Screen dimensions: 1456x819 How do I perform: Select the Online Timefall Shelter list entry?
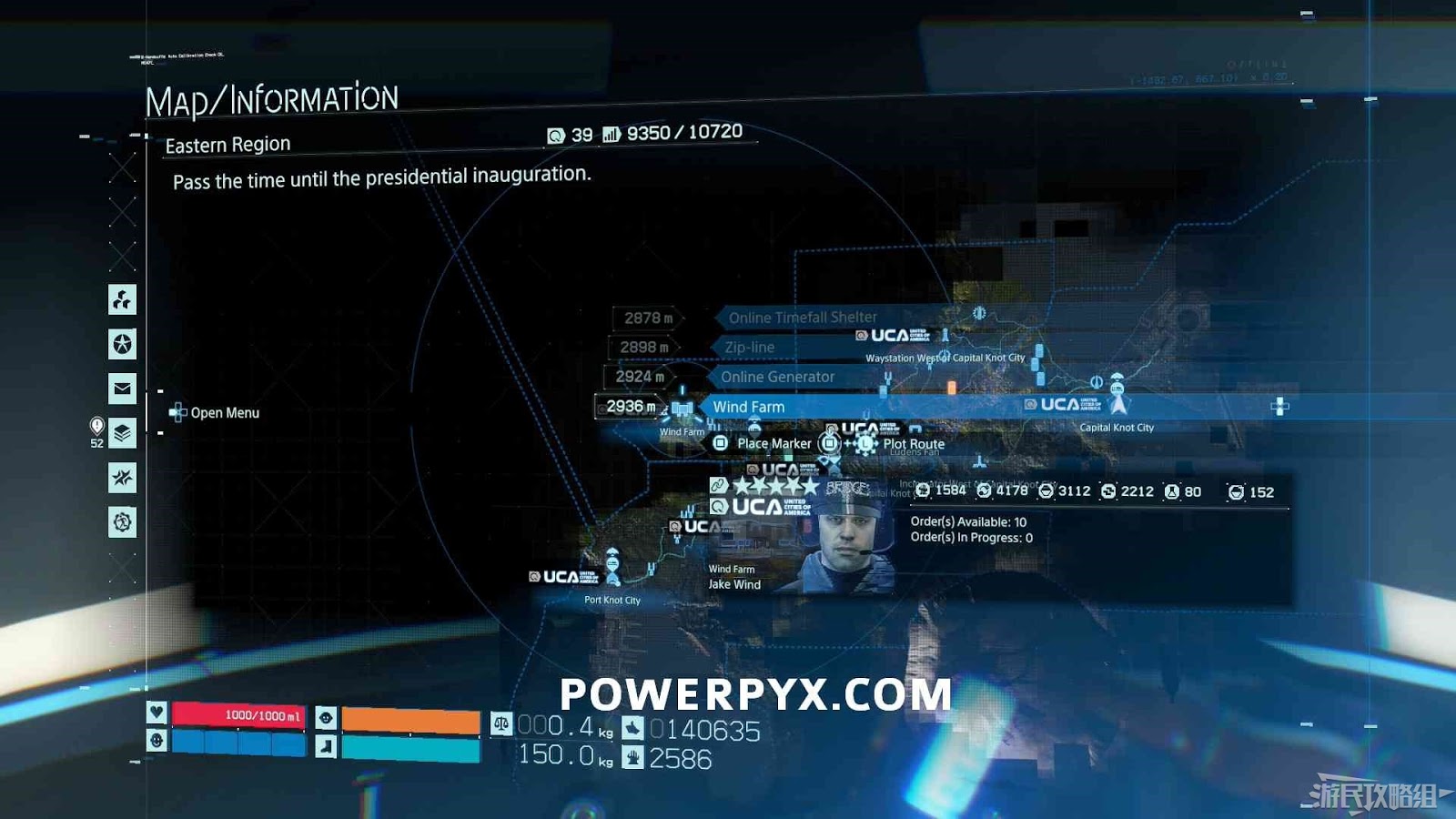[x=803, y=318]
